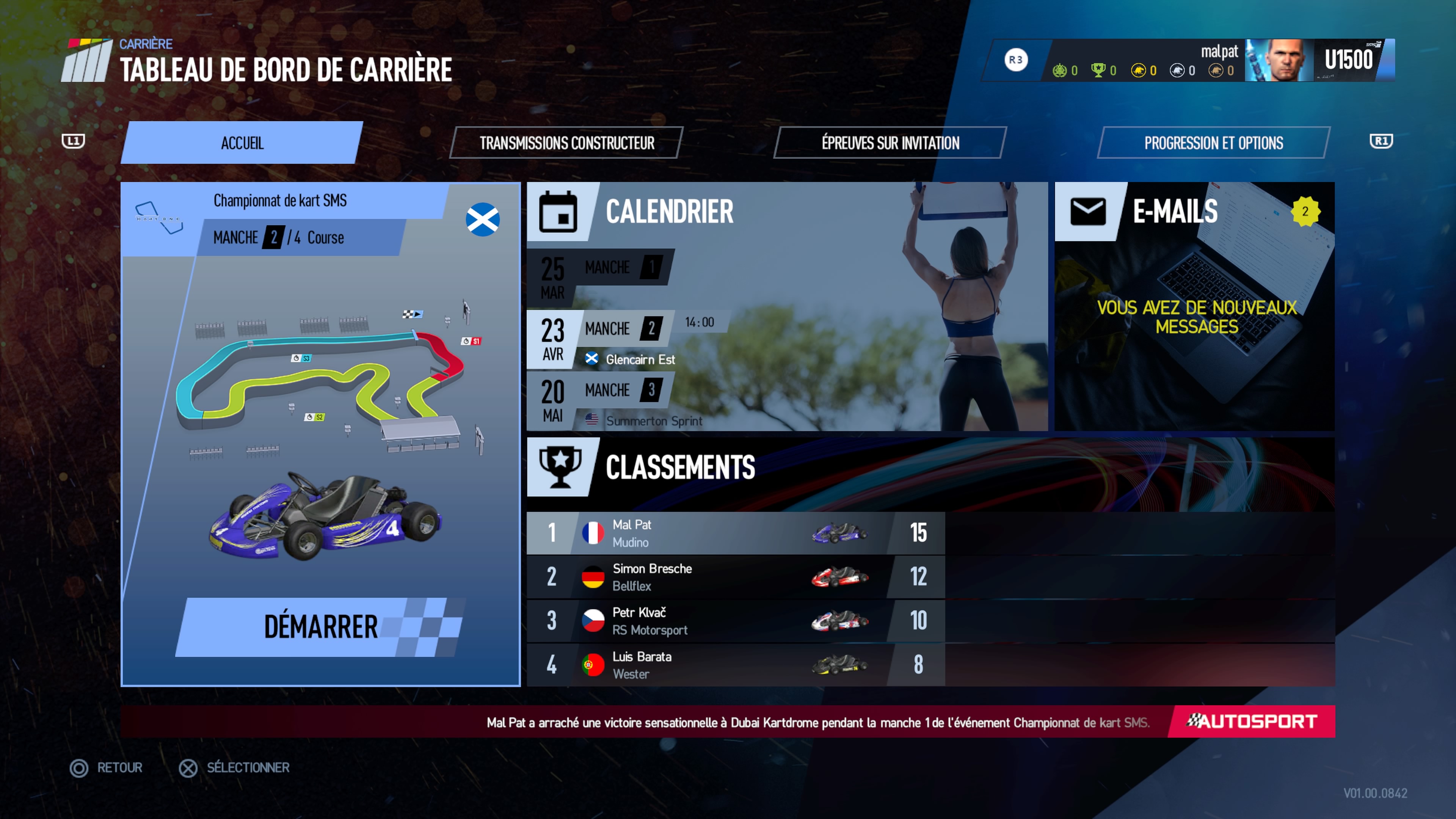
Task: Choose Petr Klvač's standings row
Action: coord(735,621)
